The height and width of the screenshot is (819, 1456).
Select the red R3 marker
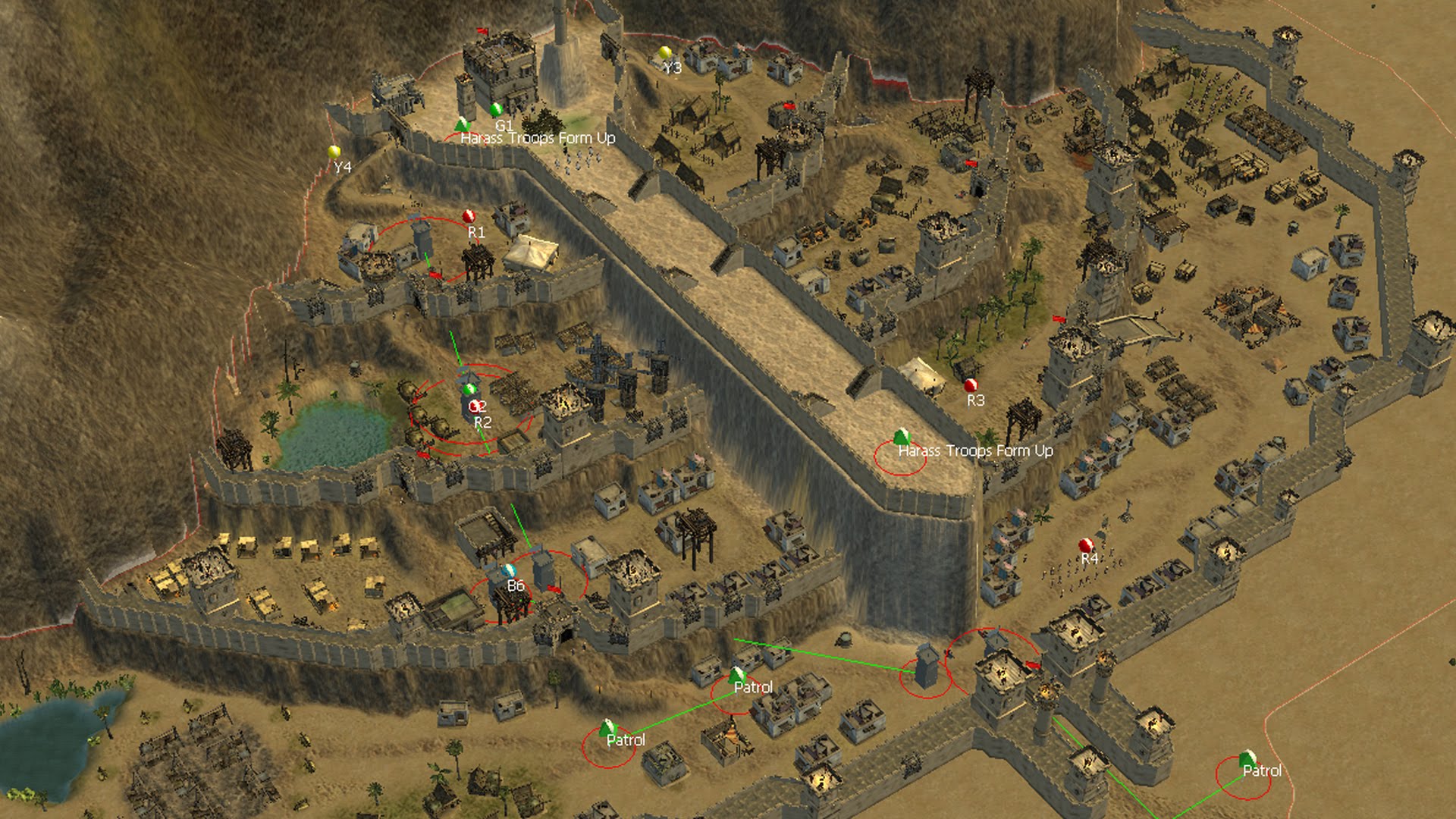coord(971,385)
